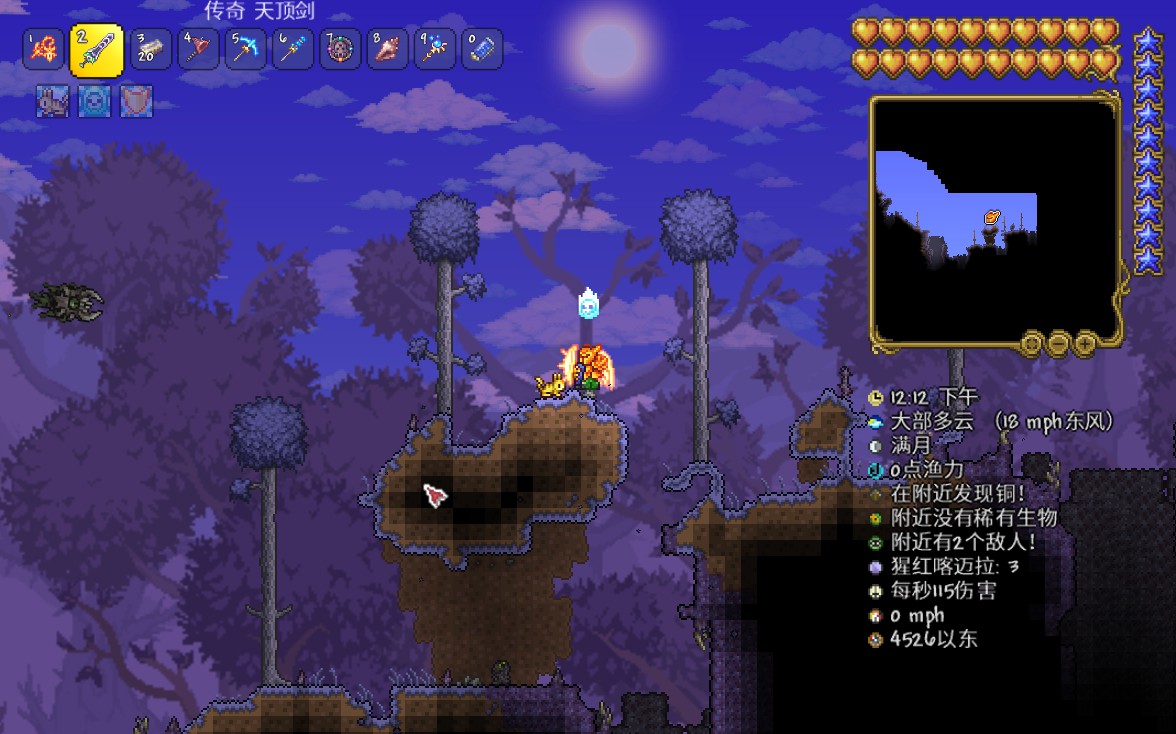Click the bunny pet buff icon

[52, 101]
